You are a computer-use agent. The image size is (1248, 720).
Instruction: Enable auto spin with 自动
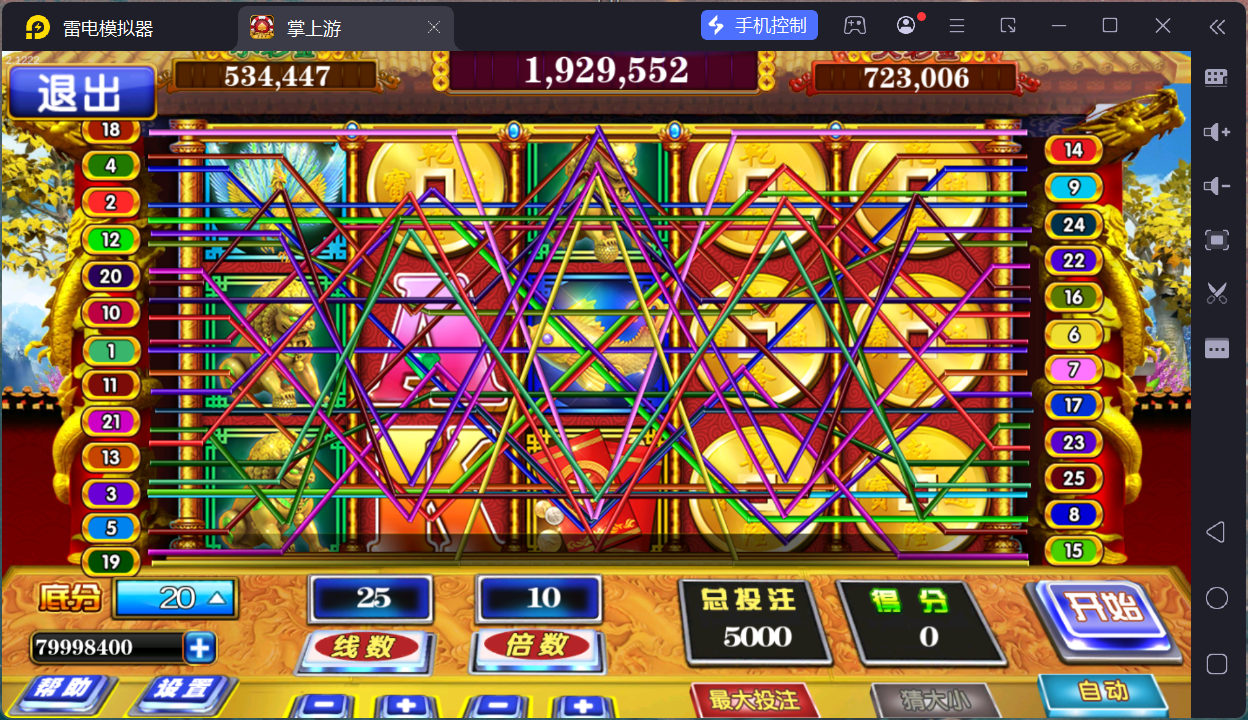tap(1103, 692)
